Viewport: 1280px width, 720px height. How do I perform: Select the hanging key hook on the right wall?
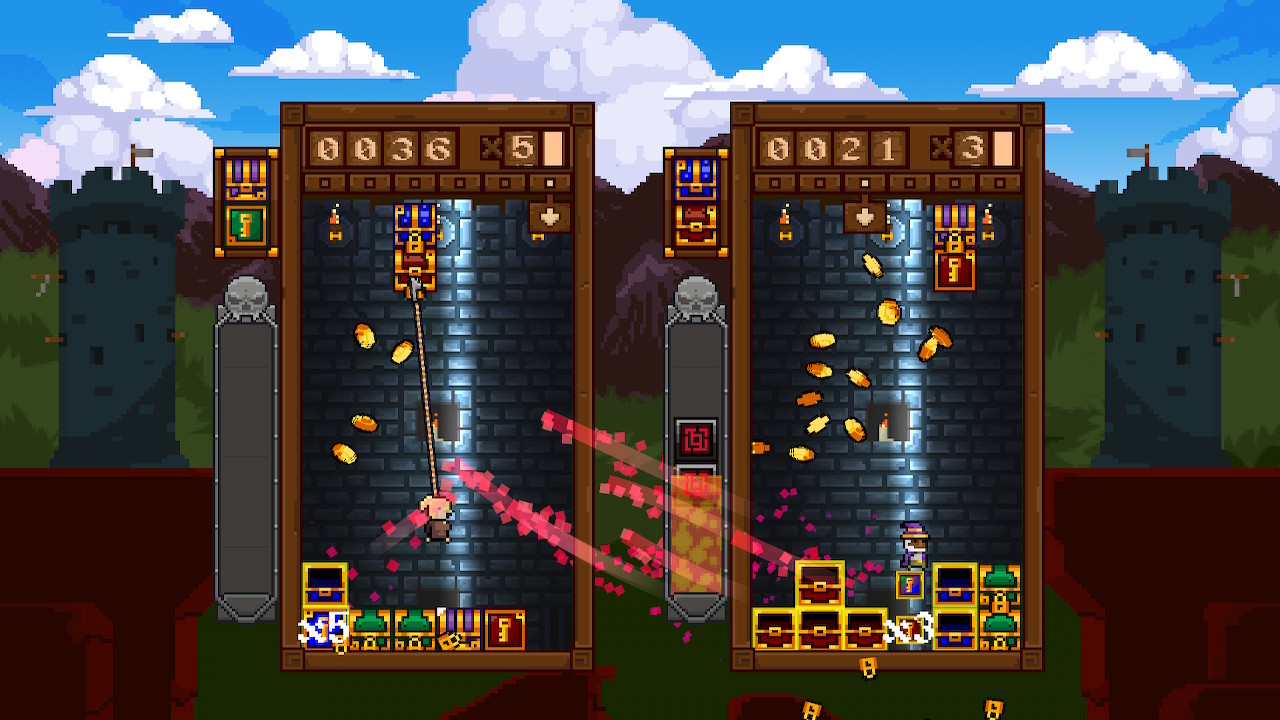tap(988, 235)
